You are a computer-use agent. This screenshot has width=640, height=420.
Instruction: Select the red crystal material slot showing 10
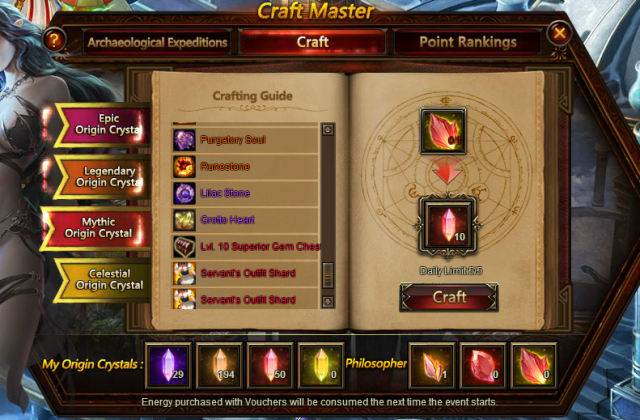click(x=442, y=224)
